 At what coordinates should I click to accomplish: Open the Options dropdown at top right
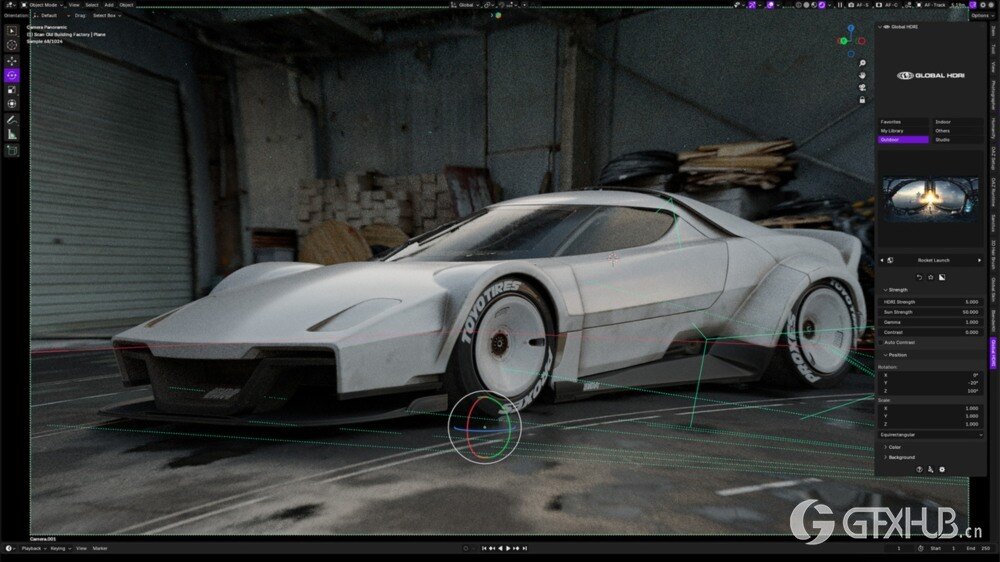pyautogui.click(x=981, y=16)
